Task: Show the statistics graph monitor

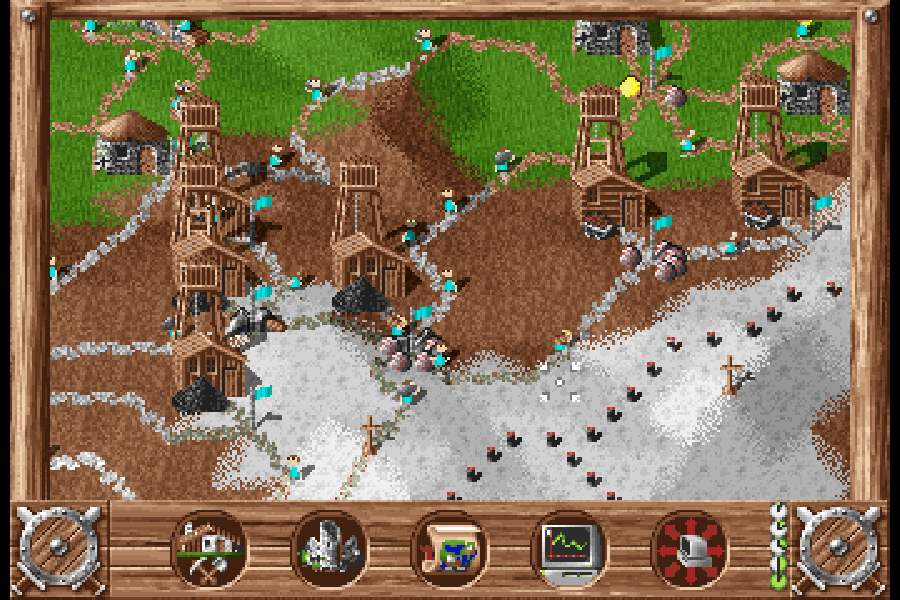Action: coord(569,548)
